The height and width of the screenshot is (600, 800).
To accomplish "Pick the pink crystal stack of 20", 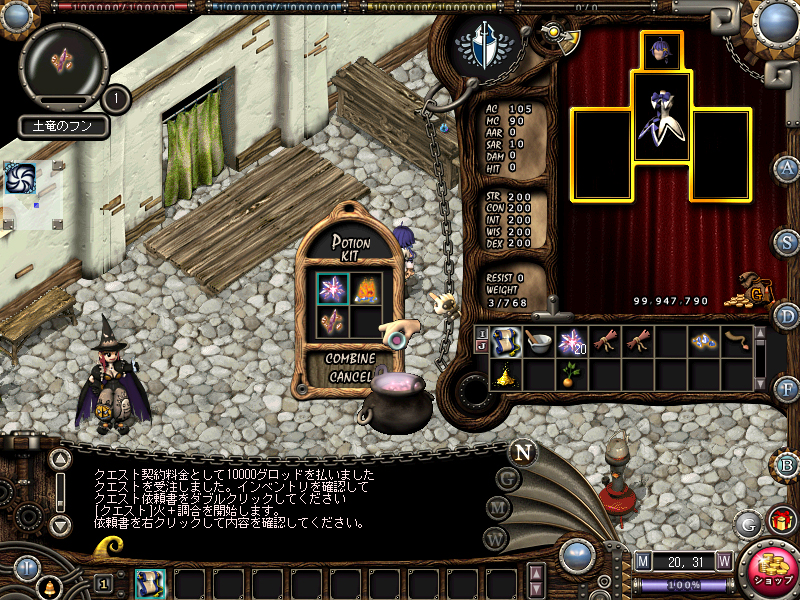I will [572, 343].
